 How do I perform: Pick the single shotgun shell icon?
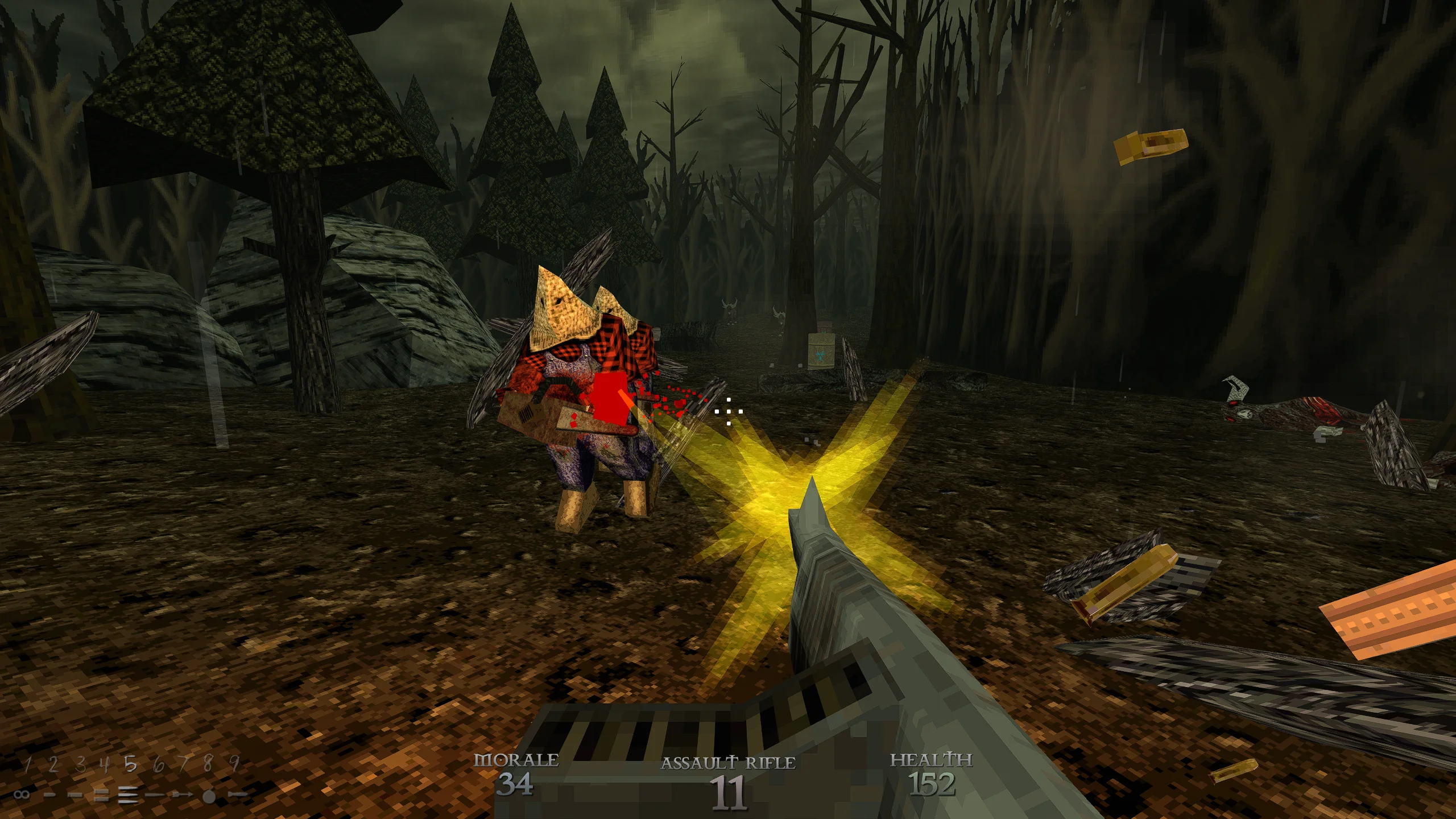[x=76, y=795]
